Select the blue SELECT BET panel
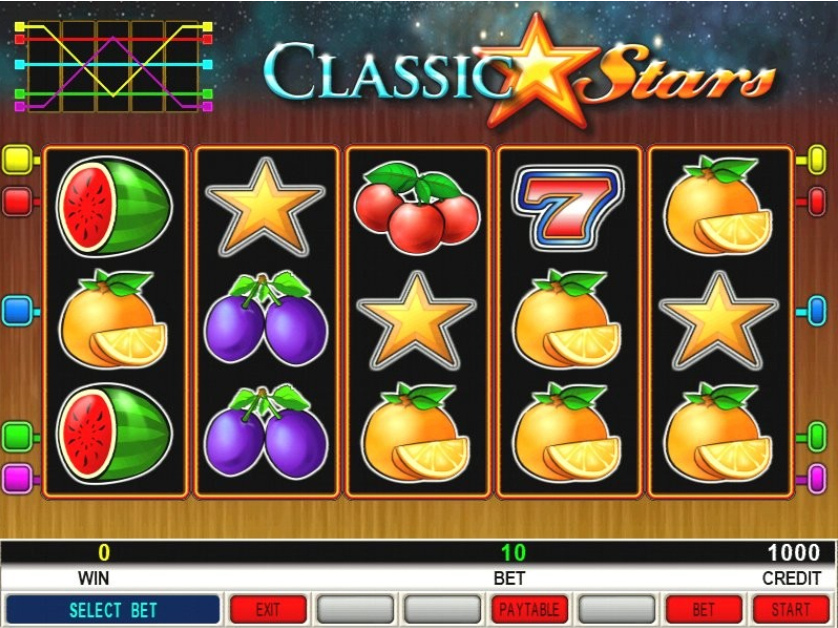The height and width of the screenshot is (628, 838). 113,609
